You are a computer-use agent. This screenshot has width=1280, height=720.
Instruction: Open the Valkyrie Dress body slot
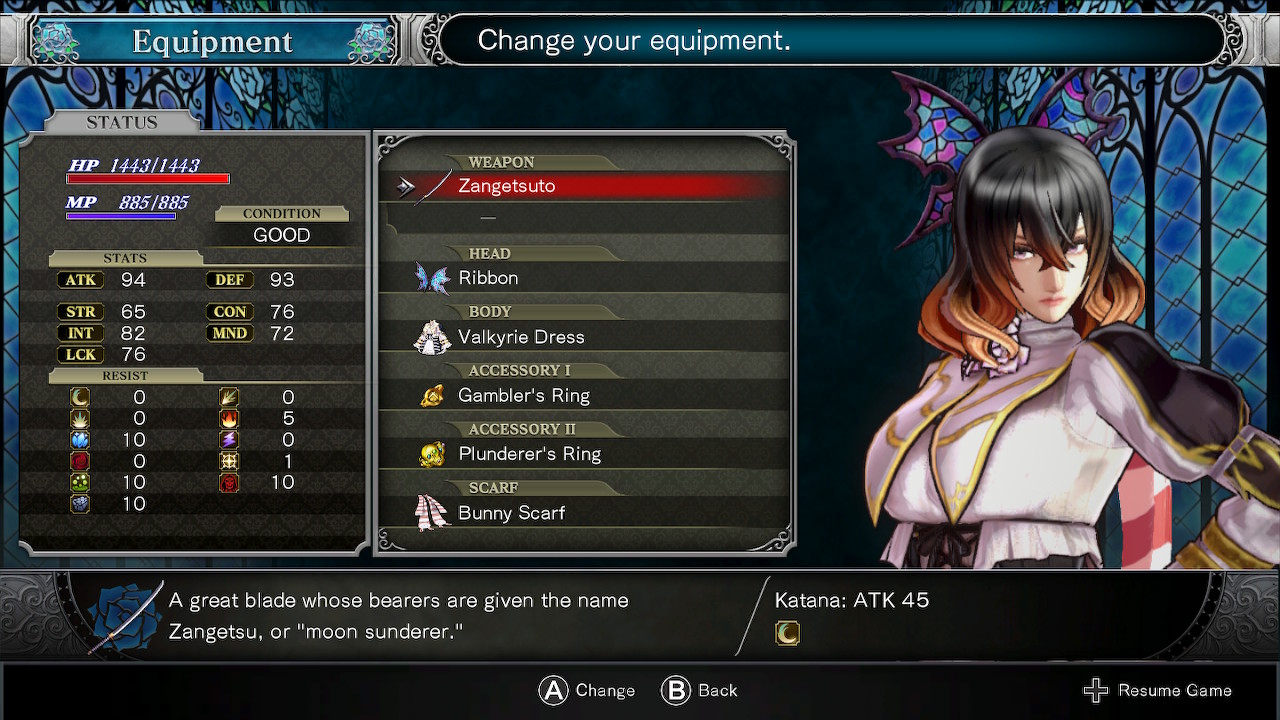521,337
